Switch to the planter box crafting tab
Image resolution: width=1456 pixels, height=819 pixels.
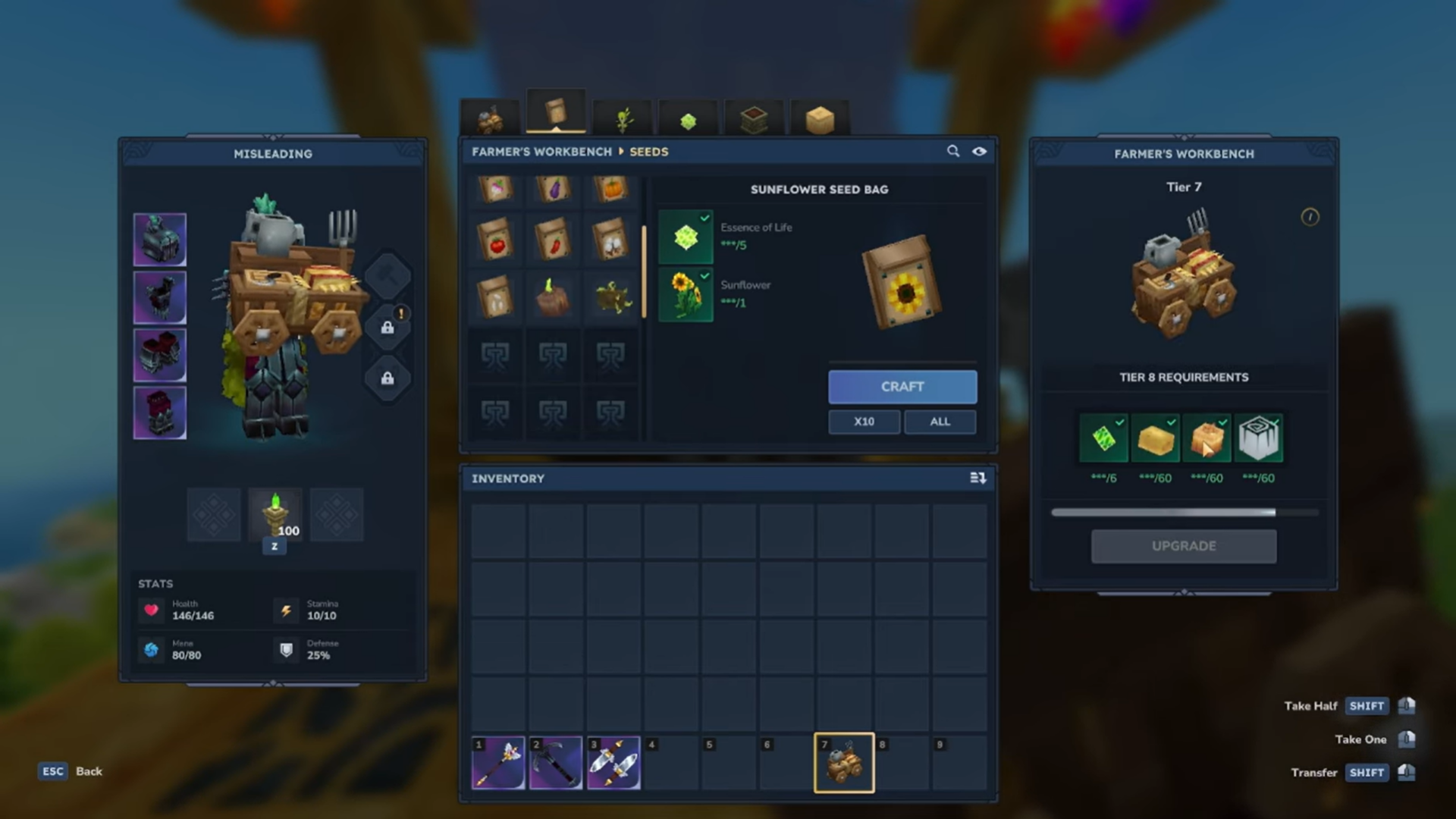(753, 118)
